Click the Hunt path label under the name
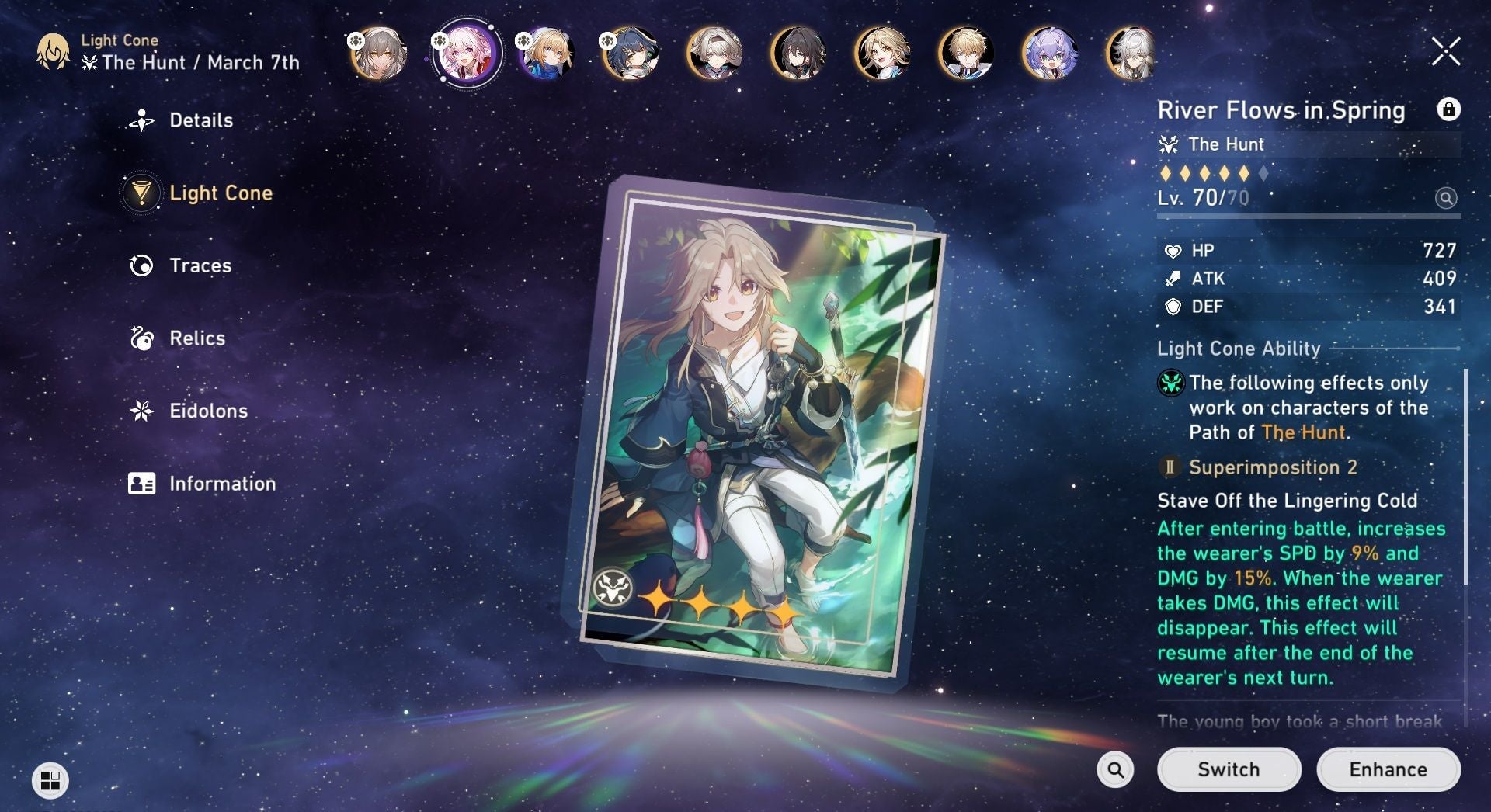Screen dimensions: 1491x812 (1225, 144)
